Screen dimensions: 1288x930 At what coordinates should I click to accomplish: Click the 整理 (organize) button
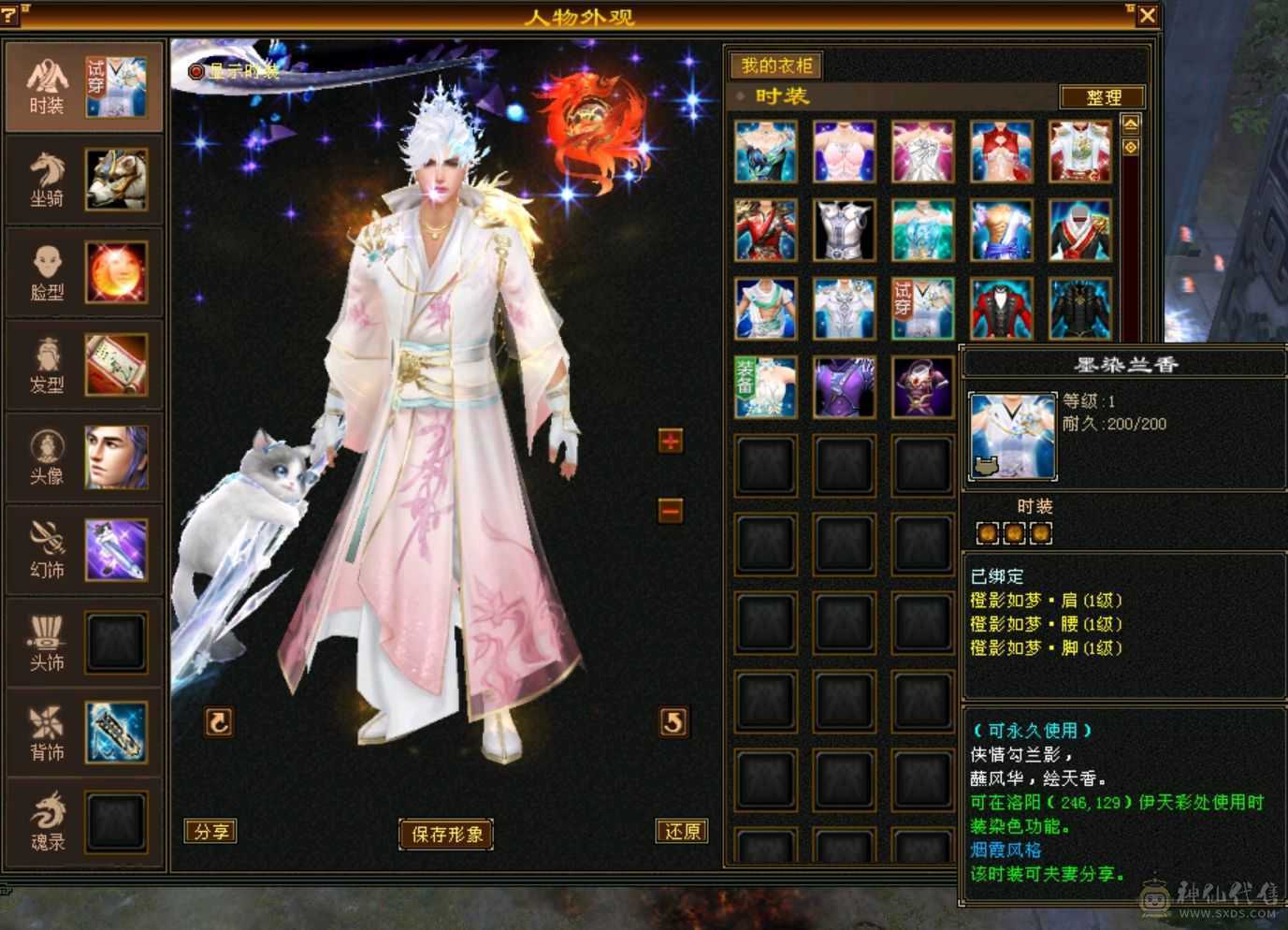pyautogui.click(x=1101, y=96)
